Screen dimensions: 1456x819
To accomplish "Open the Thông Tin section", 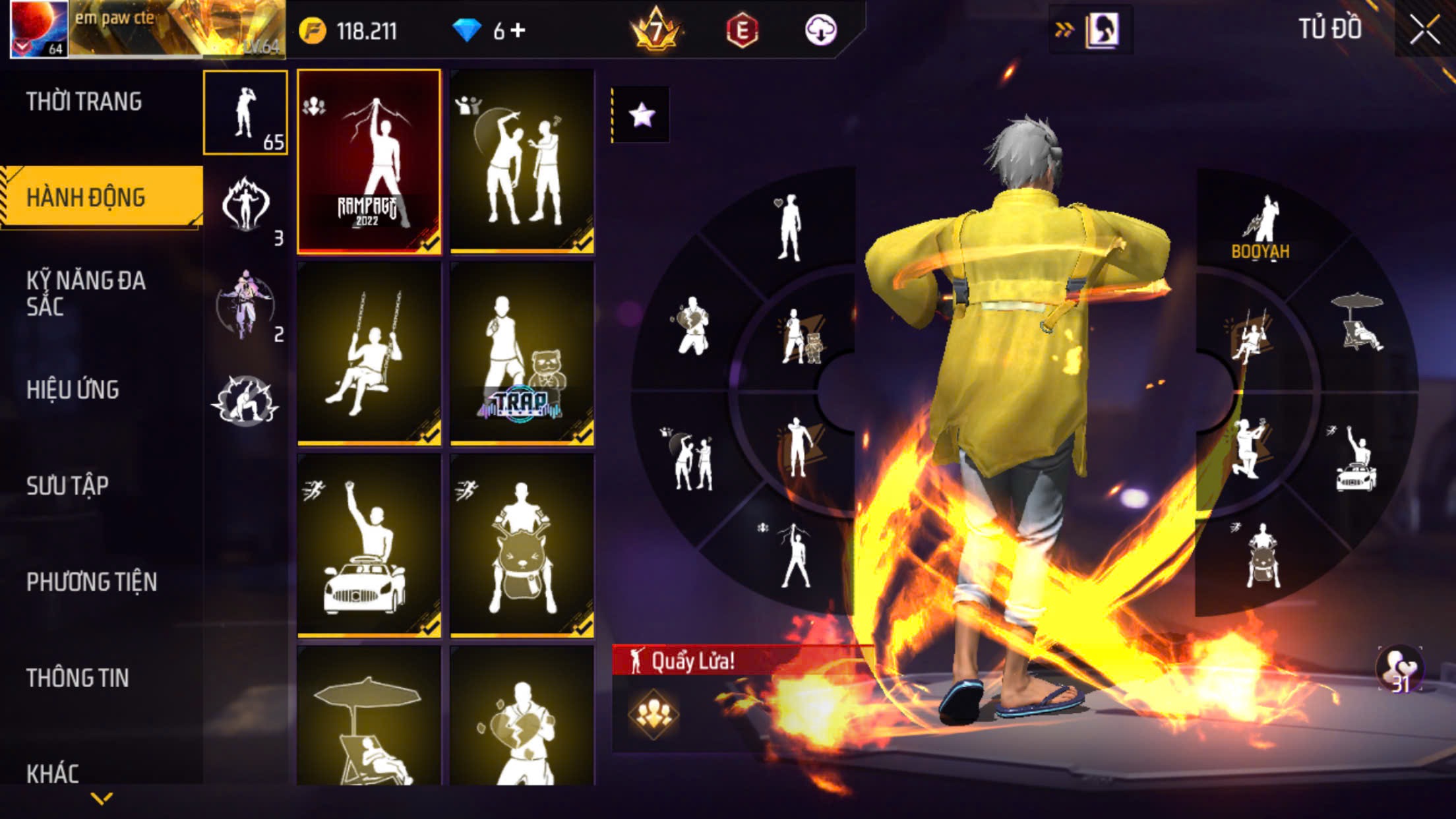I will coord(77,679).
